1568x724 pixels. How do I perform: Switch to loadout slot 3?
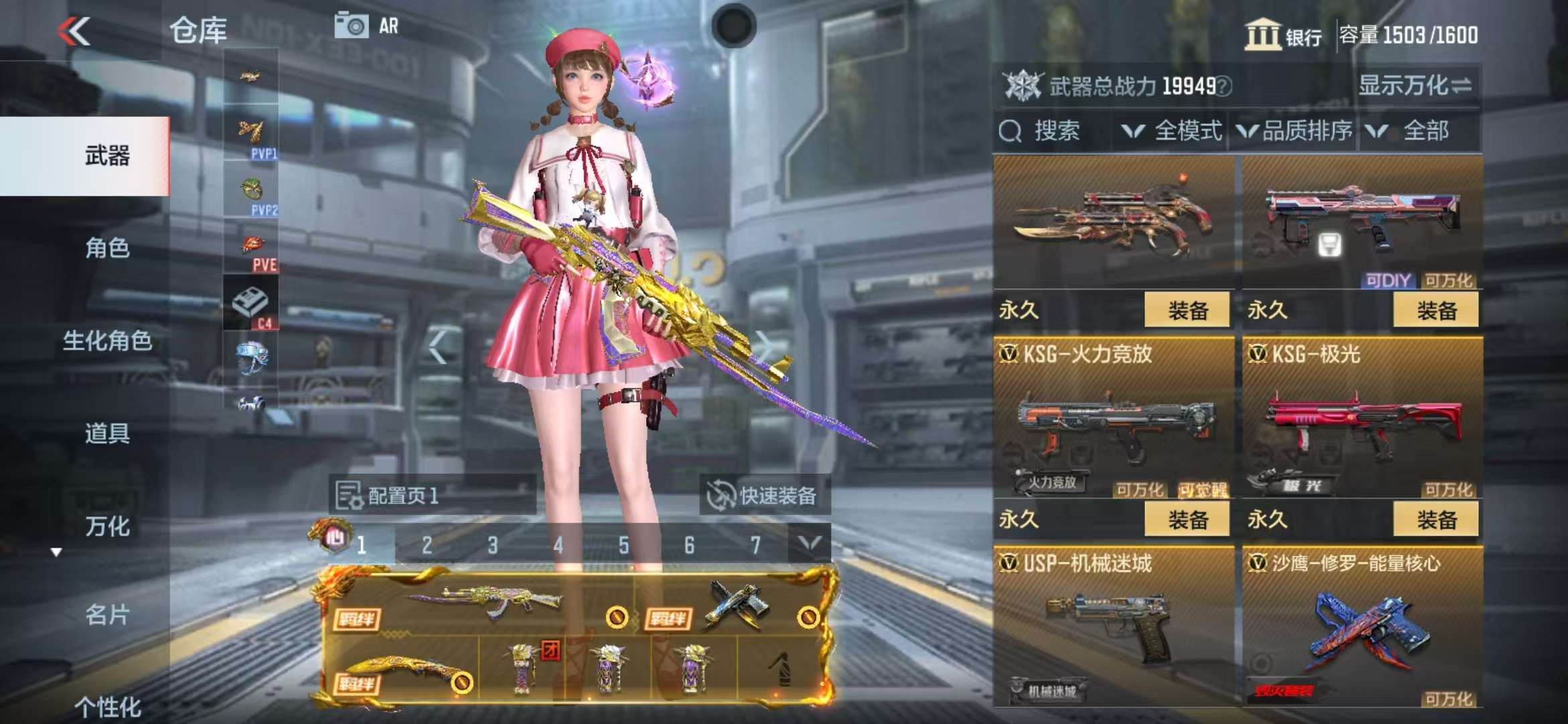(493, 545)
